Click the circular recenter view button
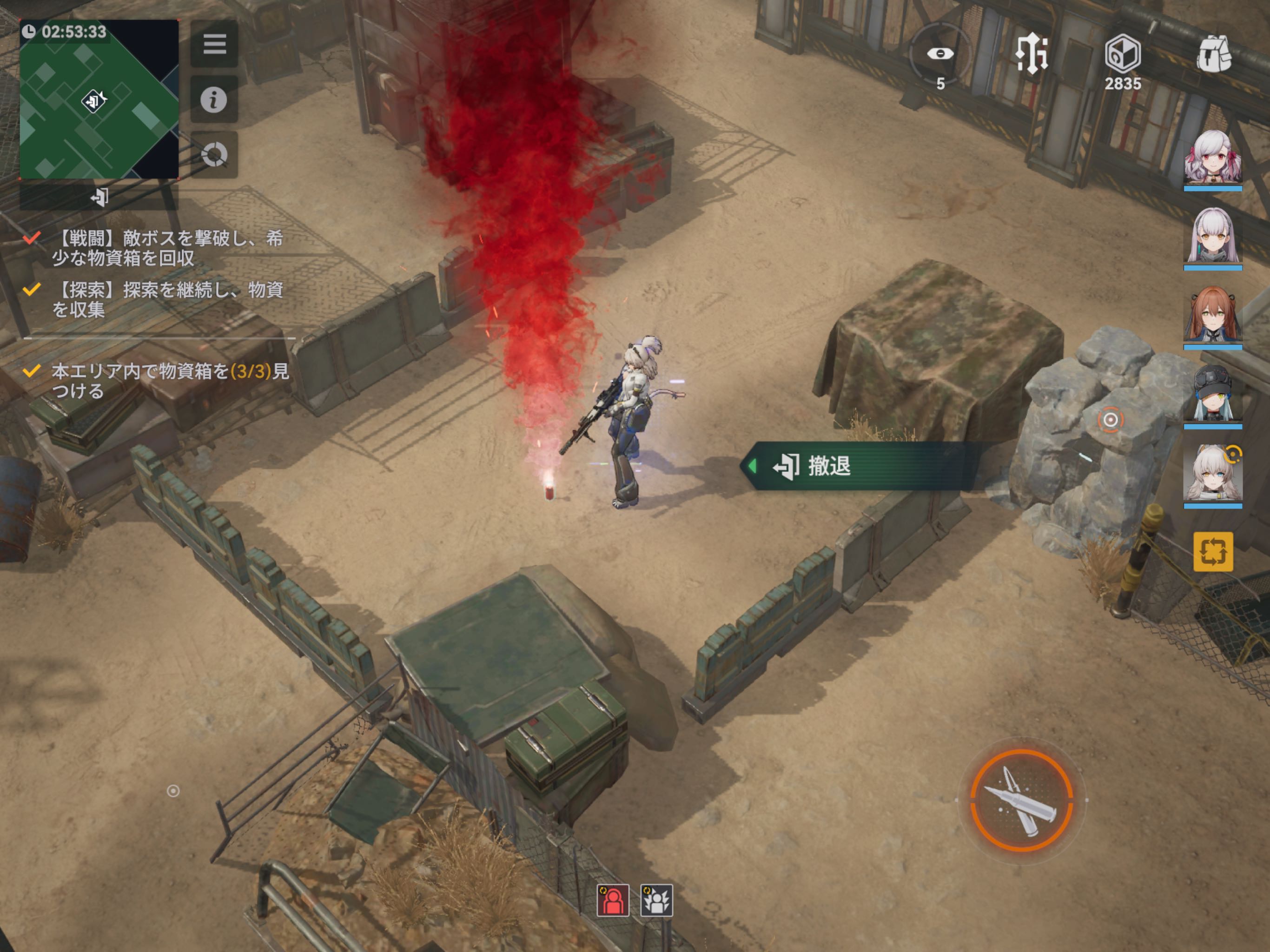Screen dimensions: 1270x952 (214, 154)
